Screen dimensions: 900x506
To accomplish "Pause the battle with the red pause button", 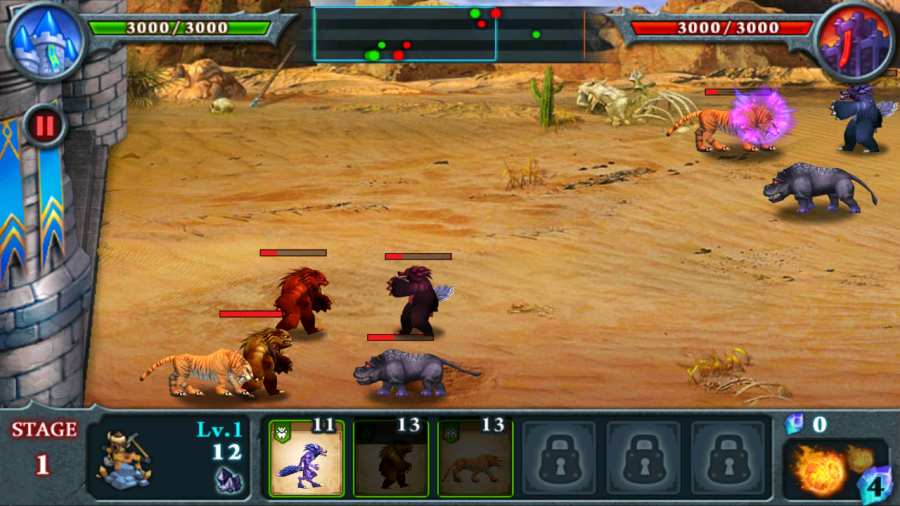I will 44,126.
